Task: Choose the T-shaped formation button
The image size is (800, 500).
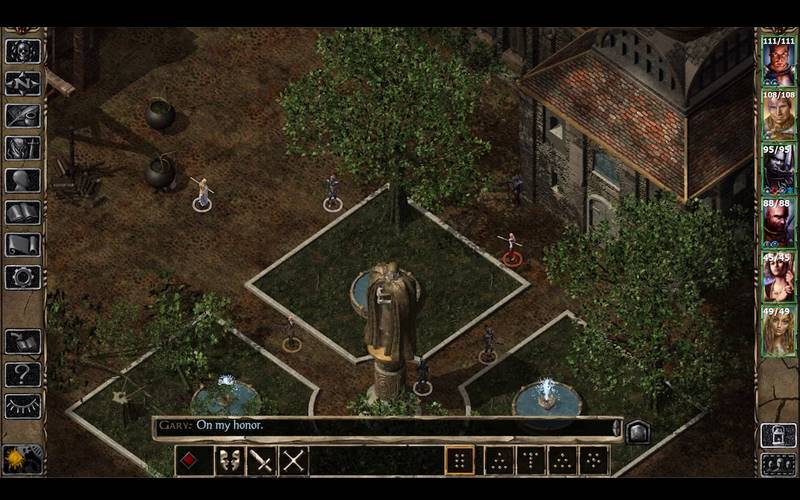Action: 529,461
